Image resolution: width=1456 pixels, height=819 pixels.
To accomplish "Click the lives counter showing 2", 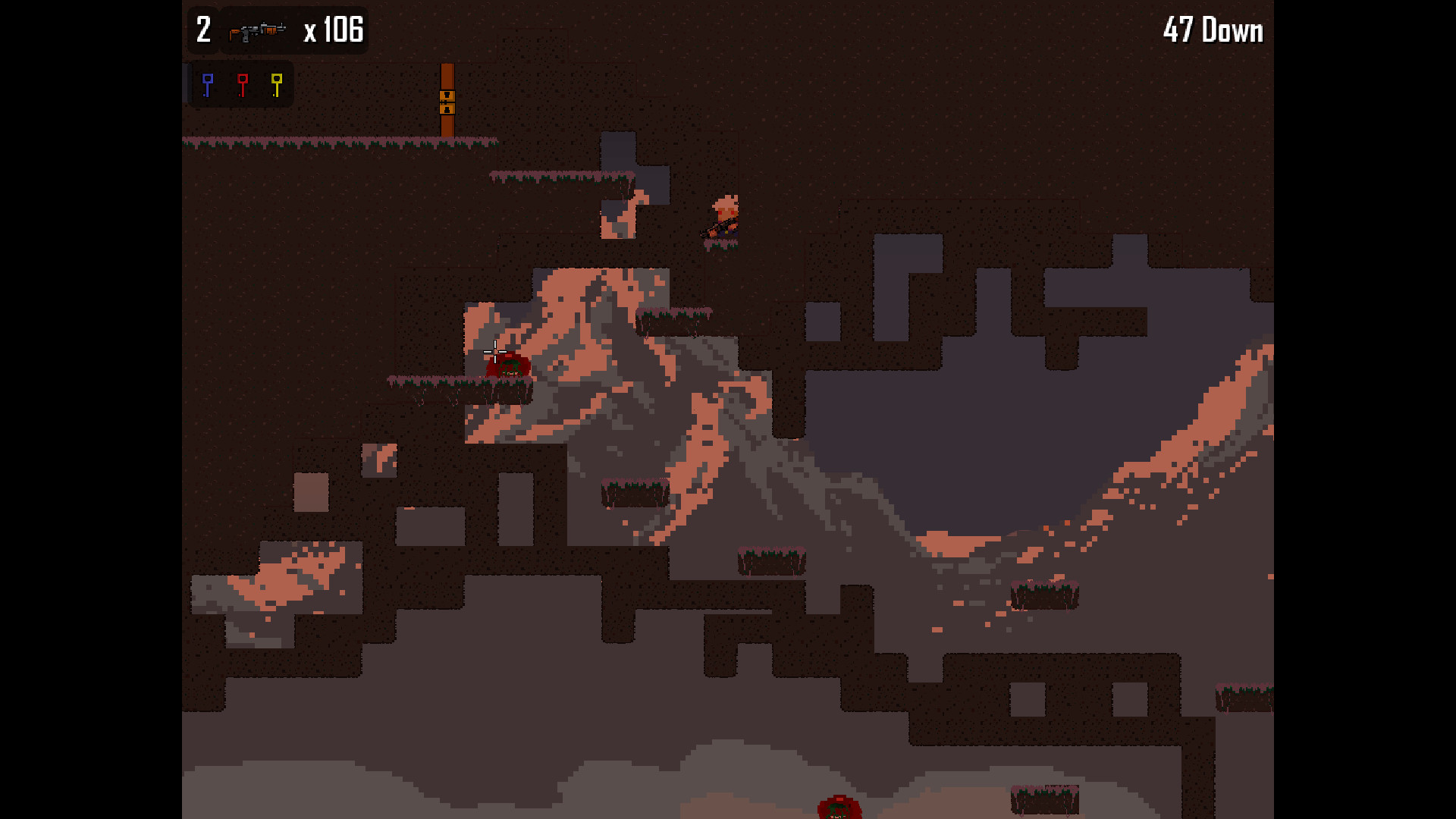I will click(202, 30).
